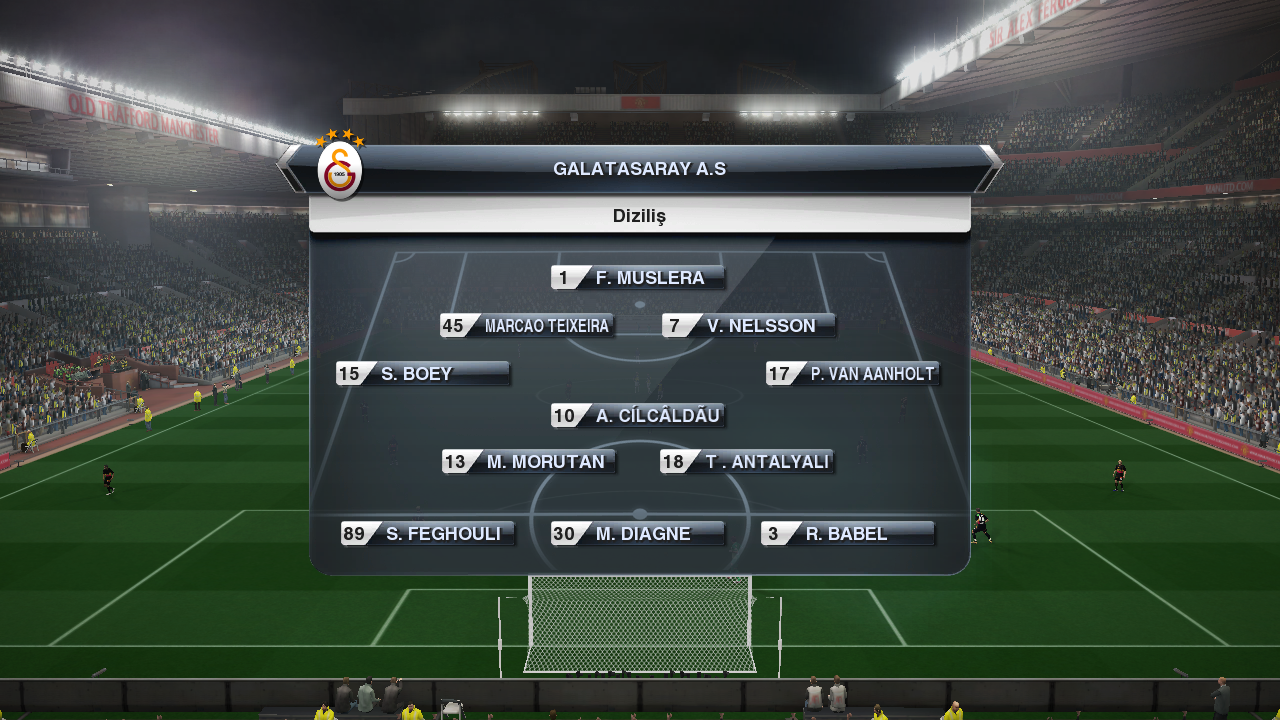Choose M. Morutan in the lineup
The height and width of the screenshot is (720, 1280).
coord(529,462)
